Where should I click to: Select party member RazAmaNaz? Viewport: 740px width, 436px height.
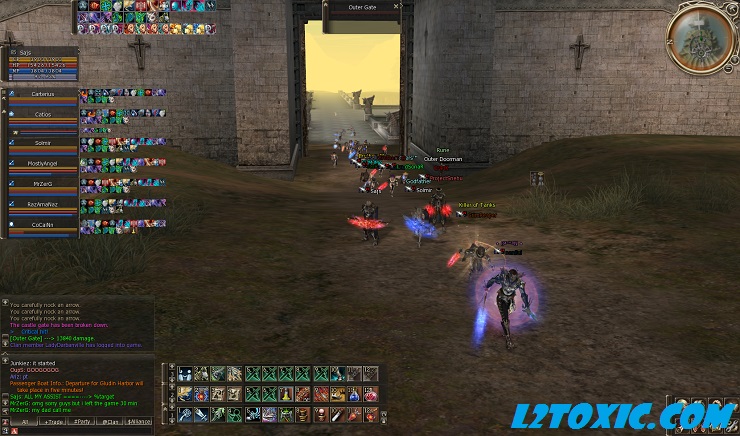click(x=42, y=205)
